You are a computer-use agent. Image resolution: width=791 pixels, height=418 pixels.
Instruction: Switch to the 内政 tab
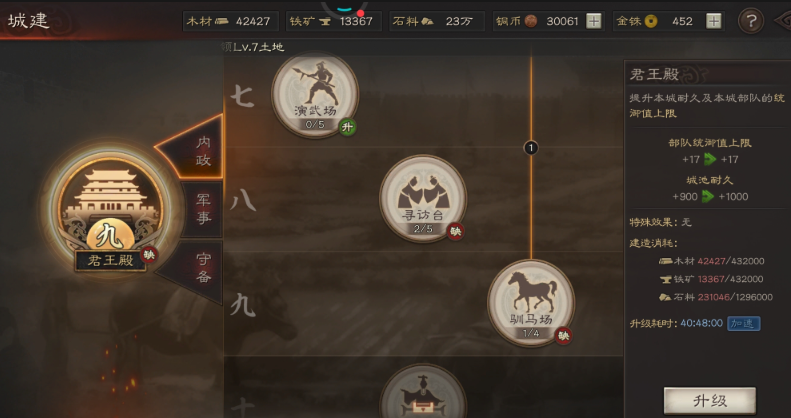[x=202, y=150]
